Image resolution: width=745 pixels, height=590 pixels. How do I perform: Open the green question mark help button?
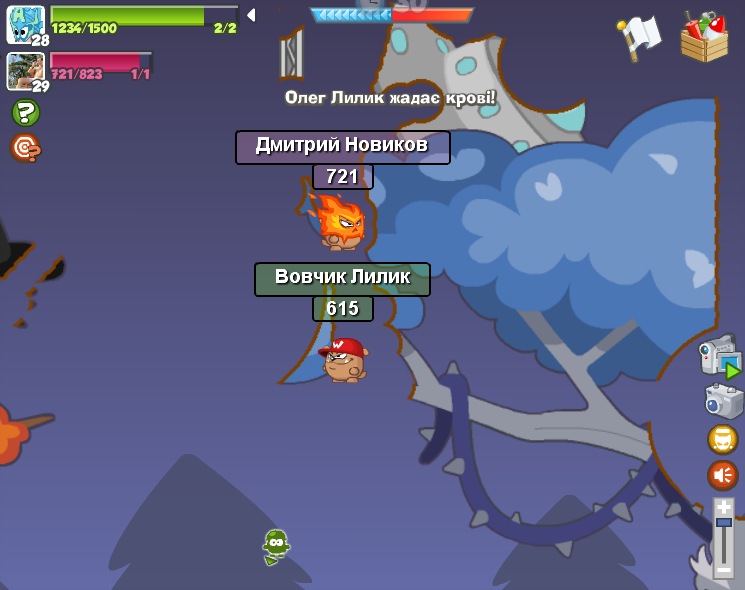[x=26, y=113]
